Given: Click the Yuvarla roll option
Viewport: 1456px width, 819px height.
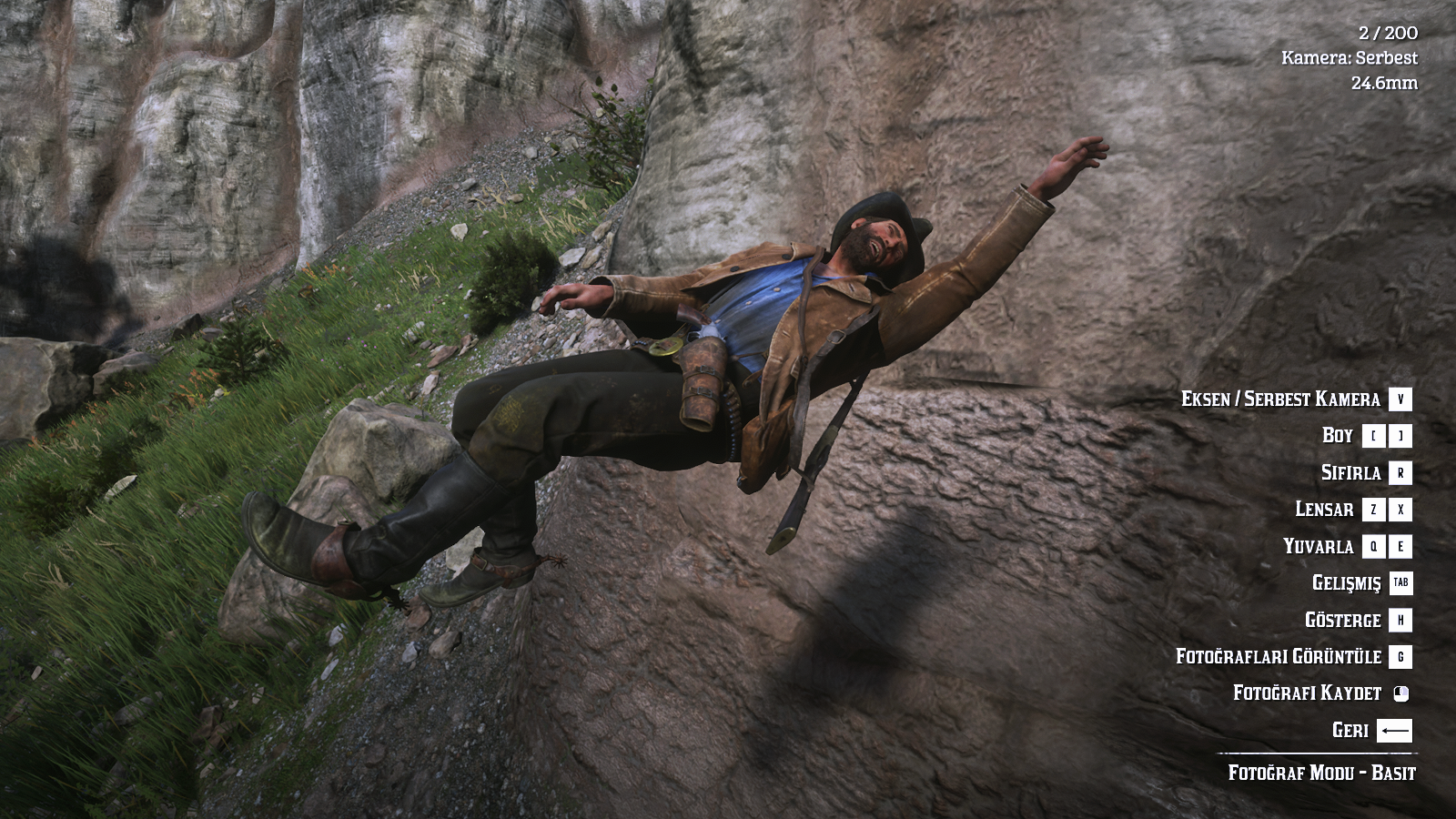Looking at the screenshot, I should (1318, 547).
